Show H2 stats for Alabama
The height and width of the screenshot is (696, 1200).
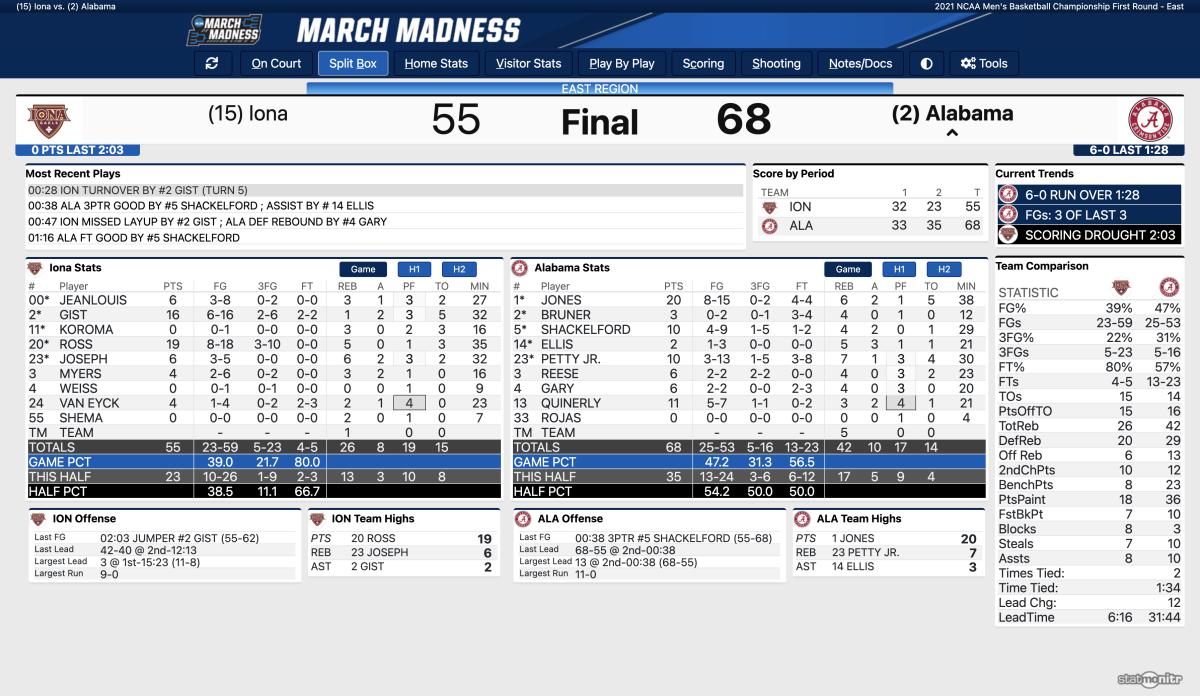[x=943, y=269]
